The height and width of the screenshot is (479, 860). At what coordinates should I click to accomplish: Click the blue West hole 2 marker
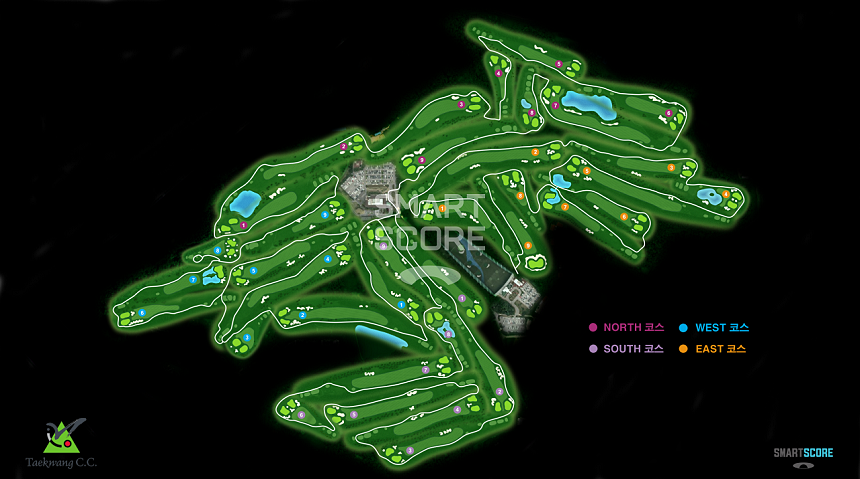click(x=302, y=316)
